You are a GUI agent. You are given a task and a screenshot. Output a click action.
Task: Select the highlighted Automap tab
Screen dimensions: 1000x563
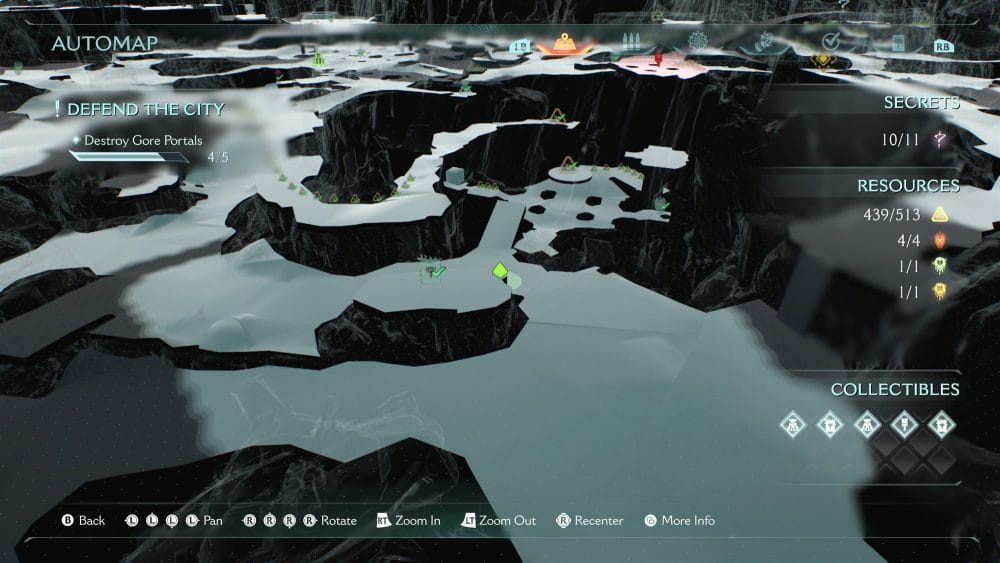click(x=565, y=43)
